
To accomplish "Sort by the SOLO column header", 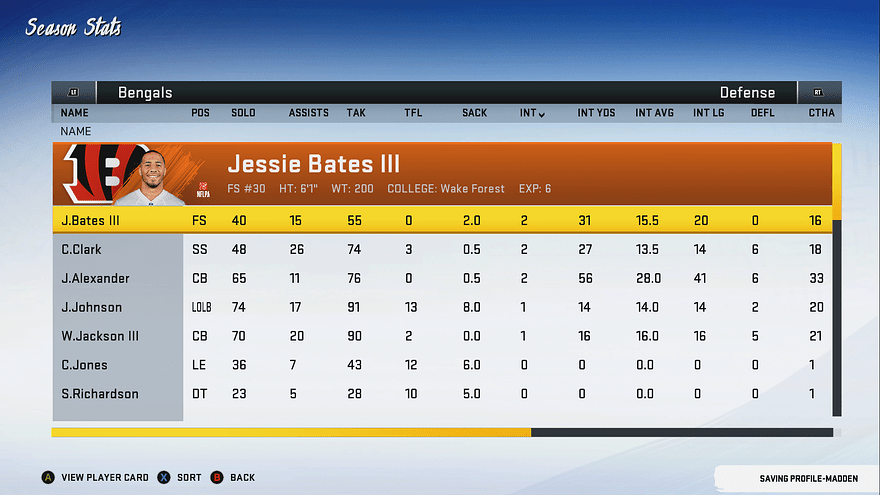I will click(x=243, y=113).
